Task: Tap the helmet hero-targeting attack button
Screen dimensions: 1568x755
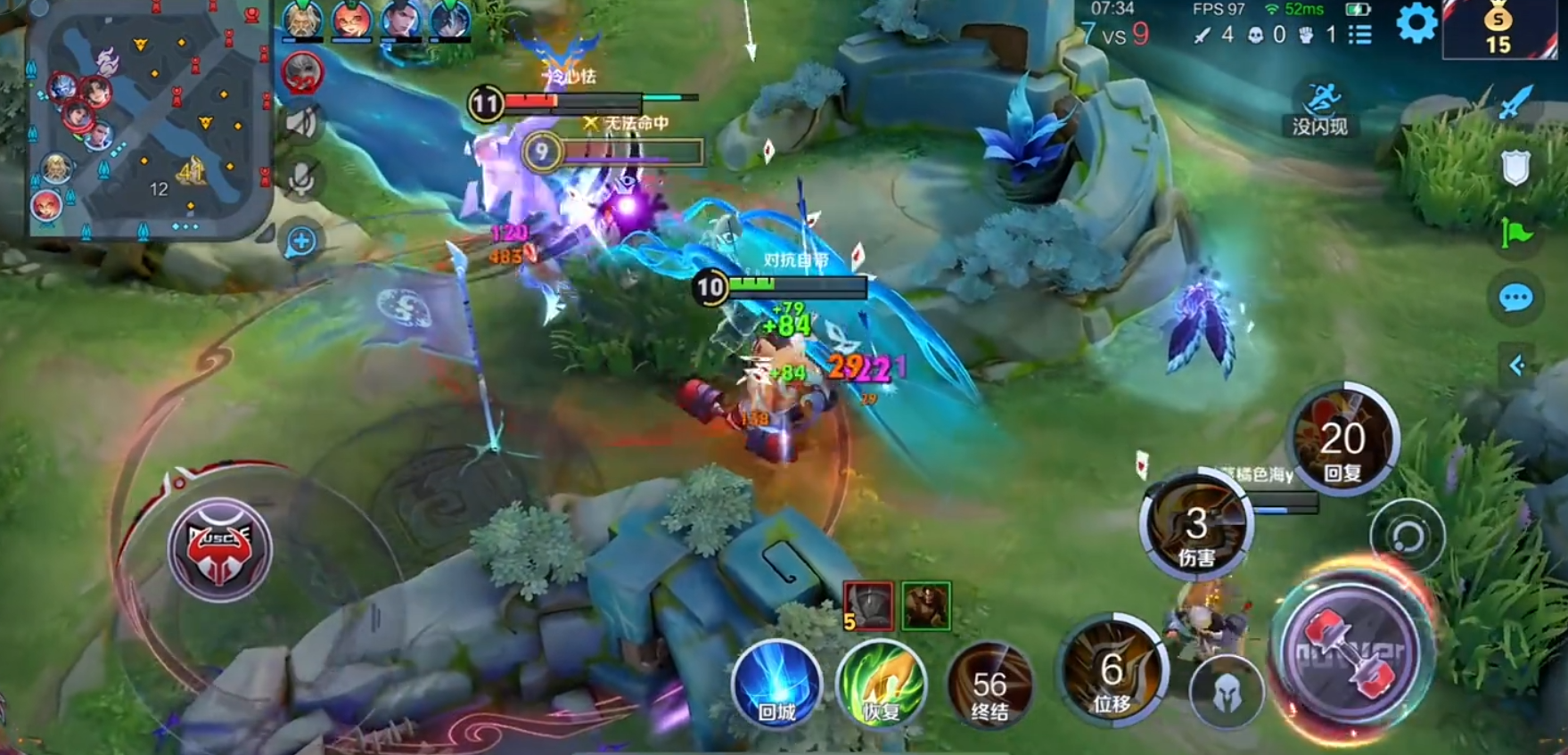Action: [1227, 691]
